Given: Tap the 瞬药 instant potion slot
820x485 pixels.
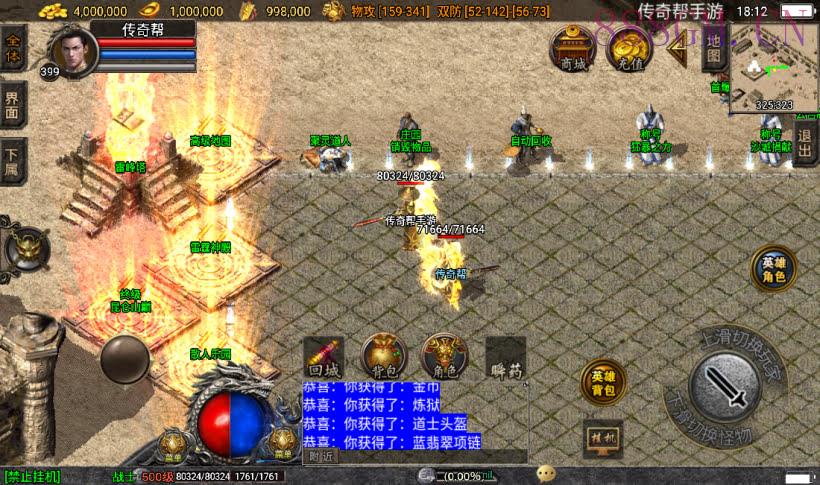Looking at the screenshot, I should tap(506, 357).
